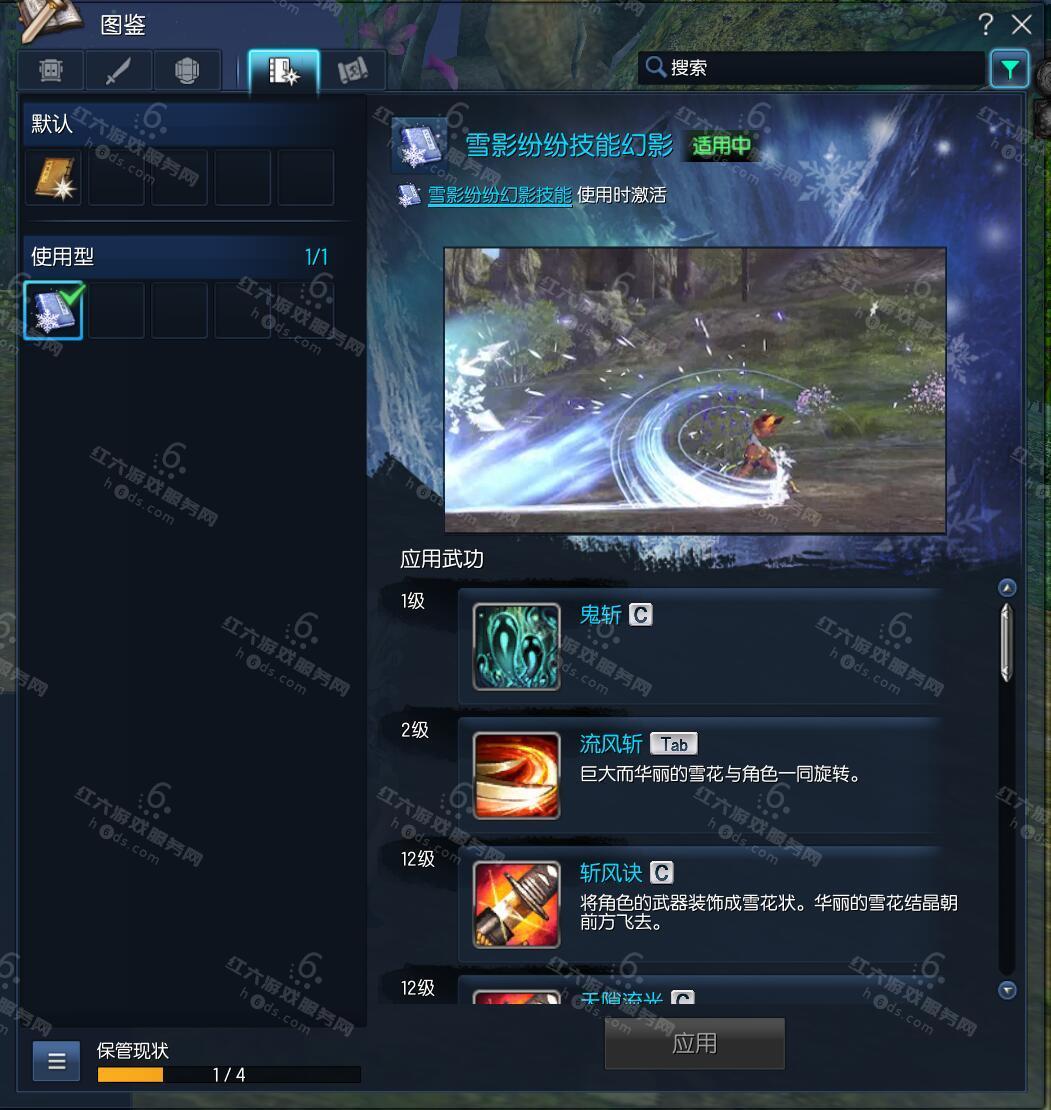The image size is (1051, 1110).
Task: Open the armor helmet tab
Action: tap(186, 71)
